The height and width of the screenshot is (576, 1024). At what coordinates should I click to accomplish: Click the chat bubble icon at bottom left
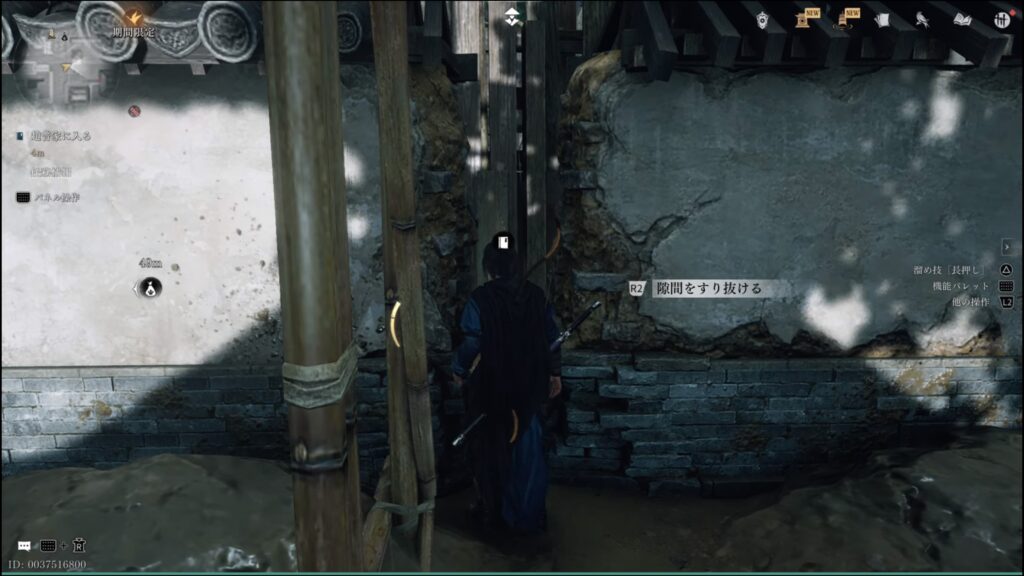point(24,546)
